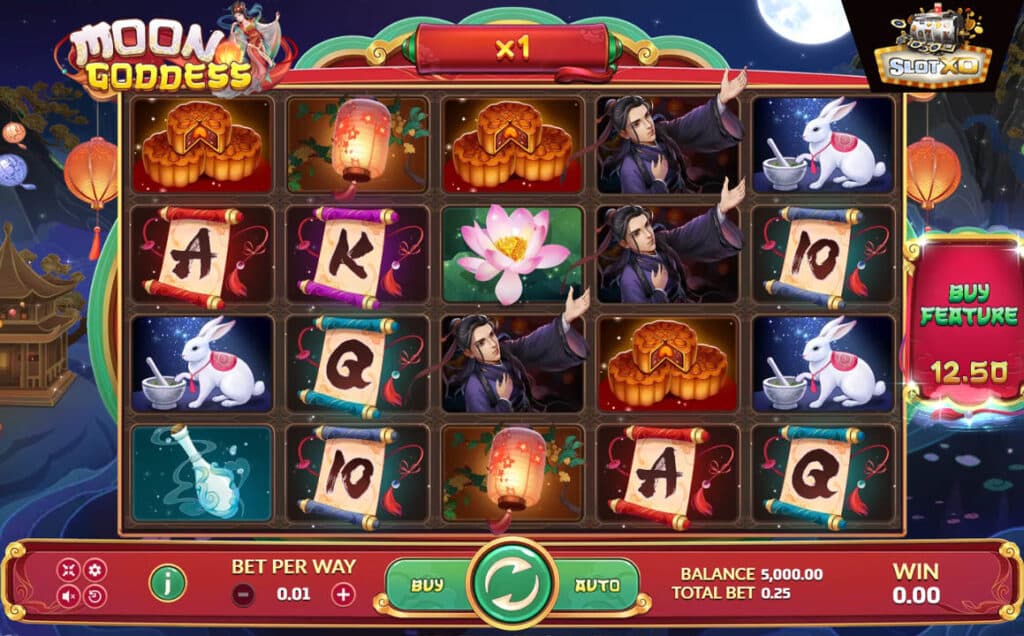This screenshot has height=636, width=1024.
Task: Increase bet per way with plus
Action: (343, 594)
